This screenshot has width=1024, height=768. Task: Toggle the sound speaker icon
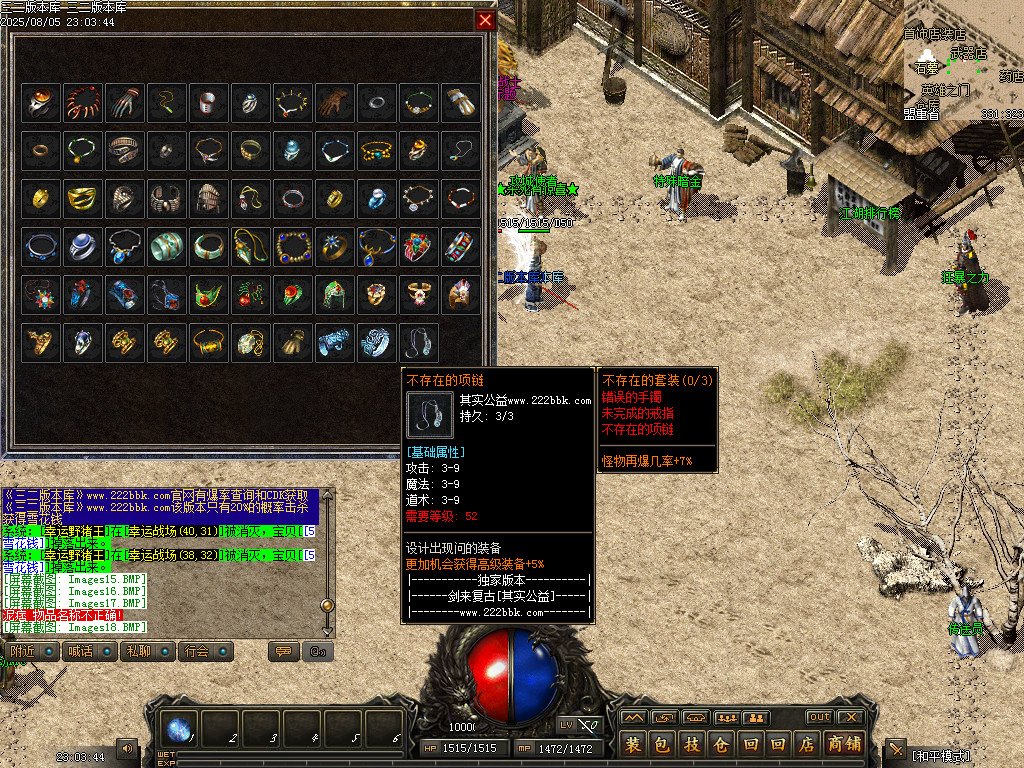pyautogui.click(x=127, y=748)
